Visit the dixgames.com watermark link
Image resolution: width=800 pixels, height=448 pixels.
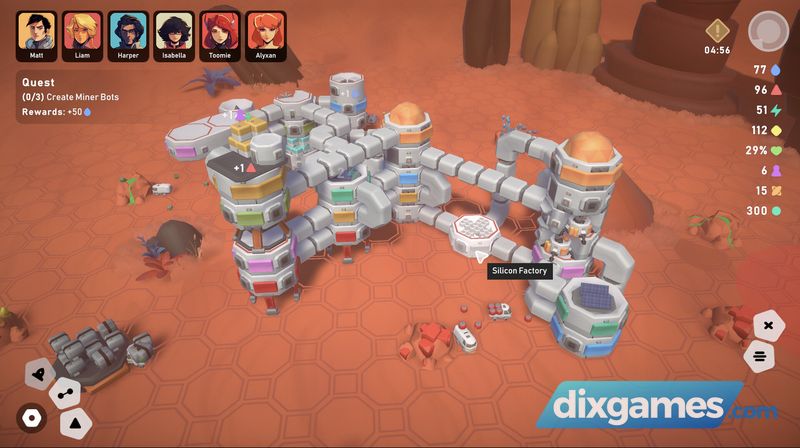pos(657,409)
